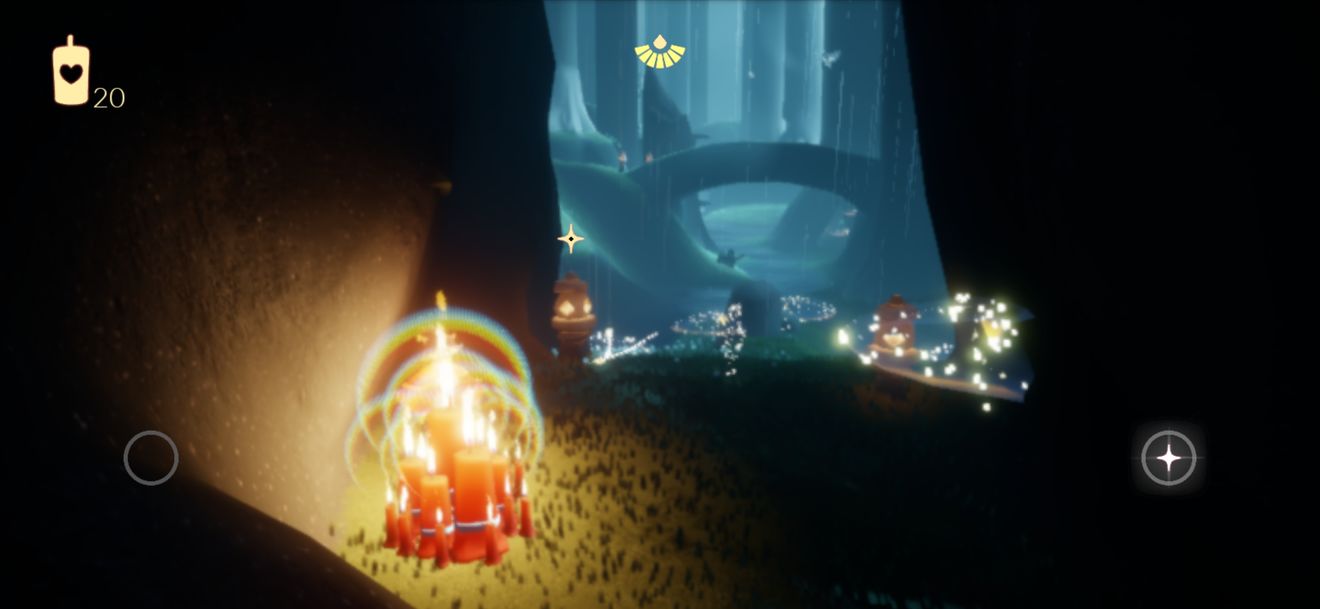Select the small uncircled gold star marker
1320x609 pixels.
(x=571, y=238)
